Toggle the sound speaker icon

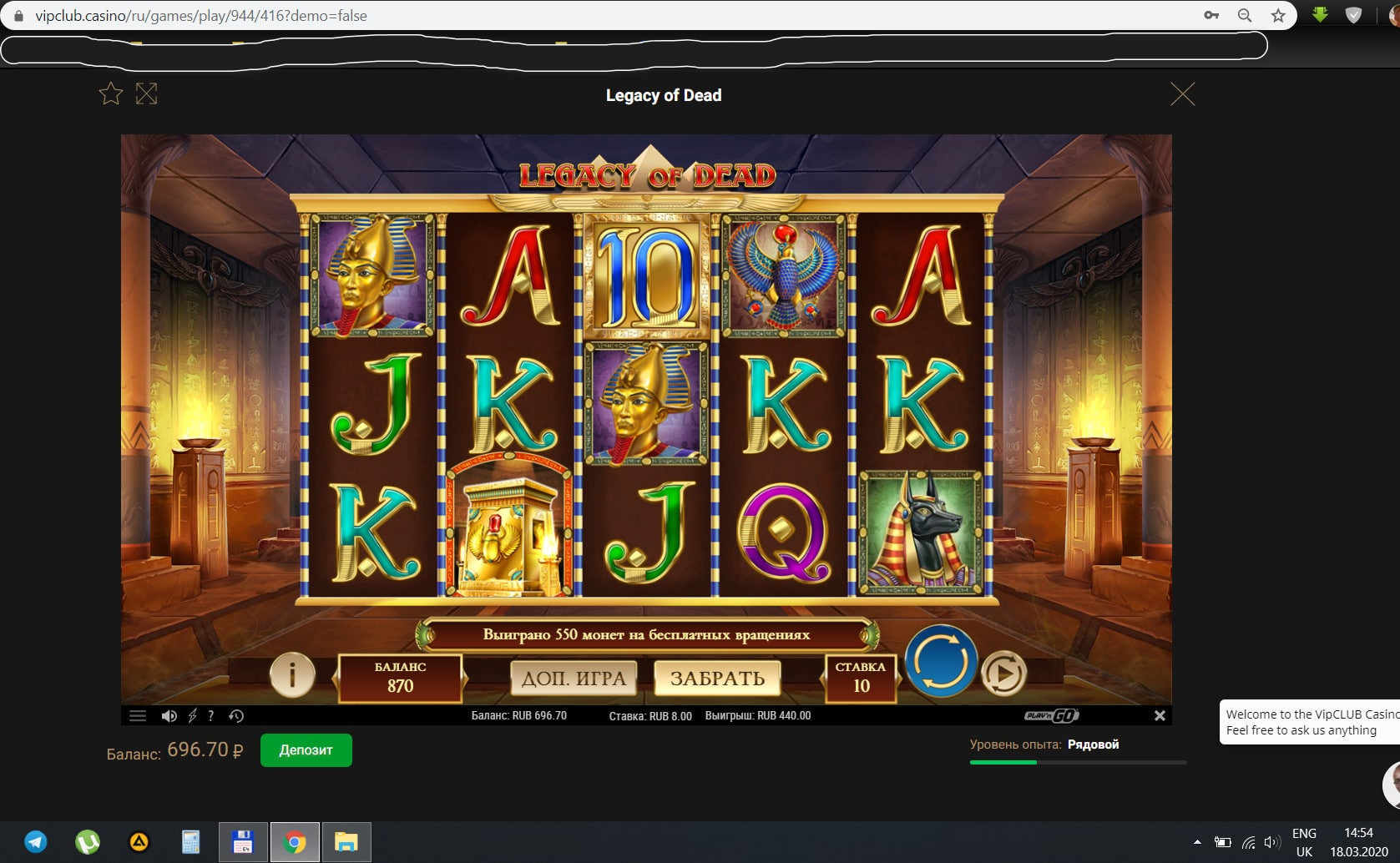[169, 716]
